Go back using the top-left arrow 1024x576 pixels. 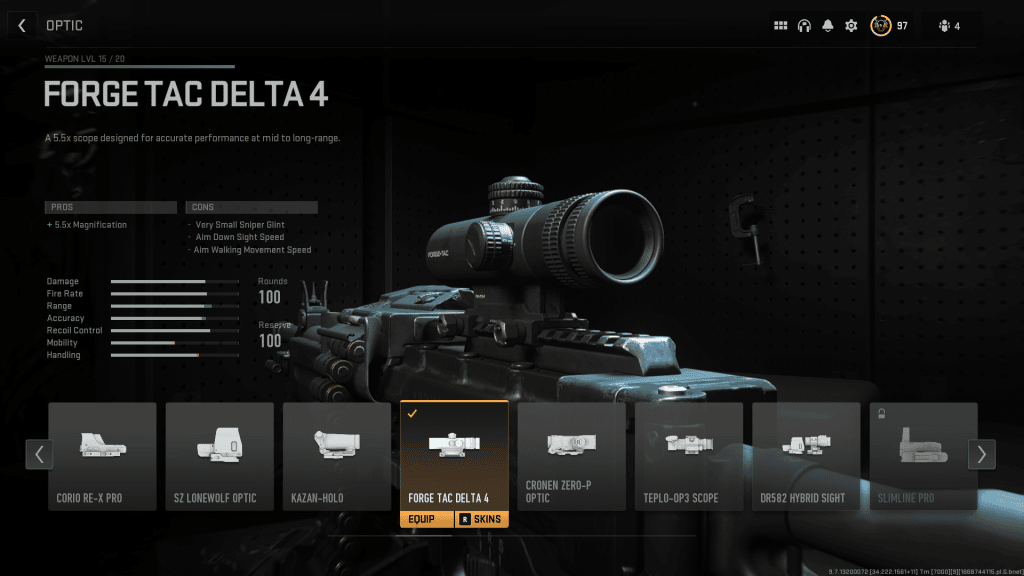(22, 25)
